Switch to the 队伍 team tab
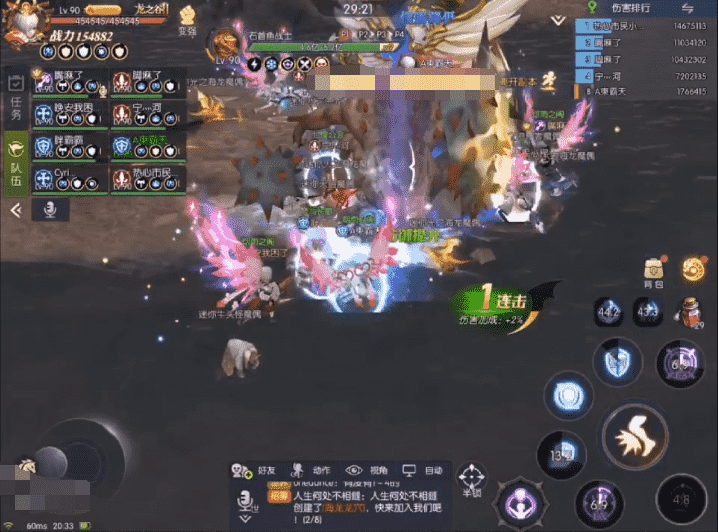The width and height of the screenshot is (718, 532). pos(15,160)
